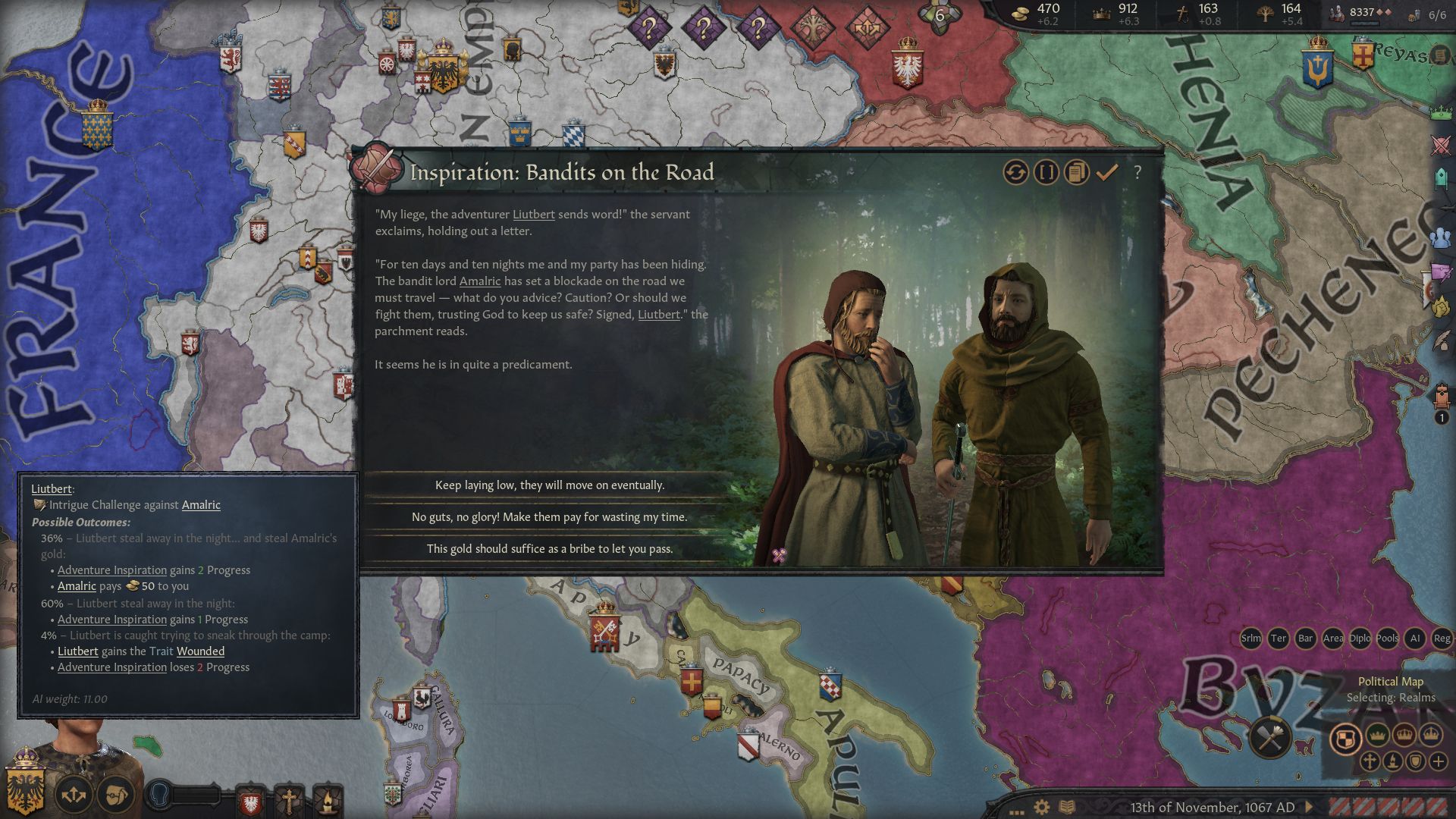Image resolution: width=1456 pixels, height=819 pixels.
Task: Switch to the Diplo map mode
Action: pos(1360,639)
